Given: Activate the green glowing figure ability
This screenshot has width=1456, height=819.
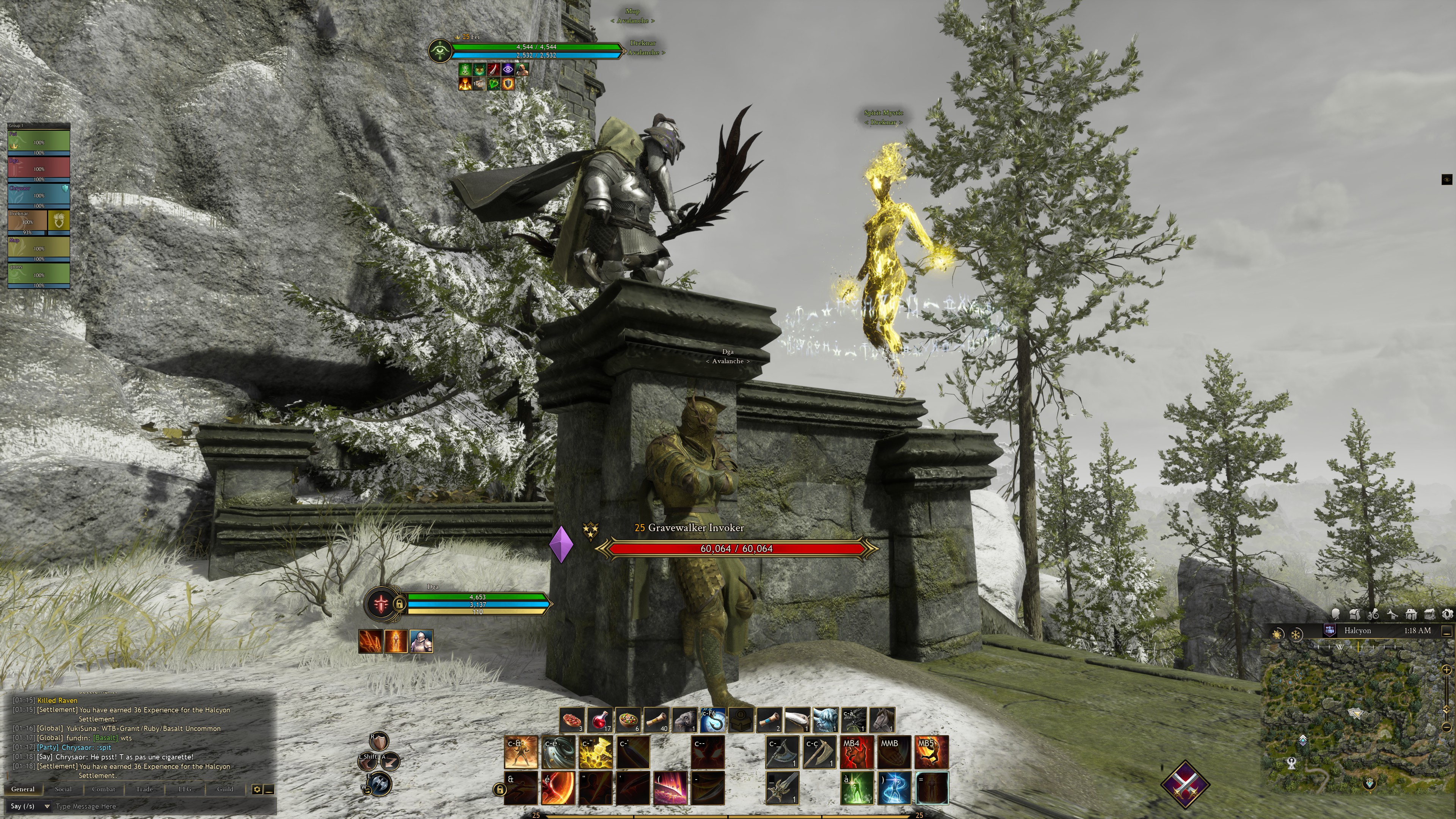Looking at the screenshot, I should 856,788.
